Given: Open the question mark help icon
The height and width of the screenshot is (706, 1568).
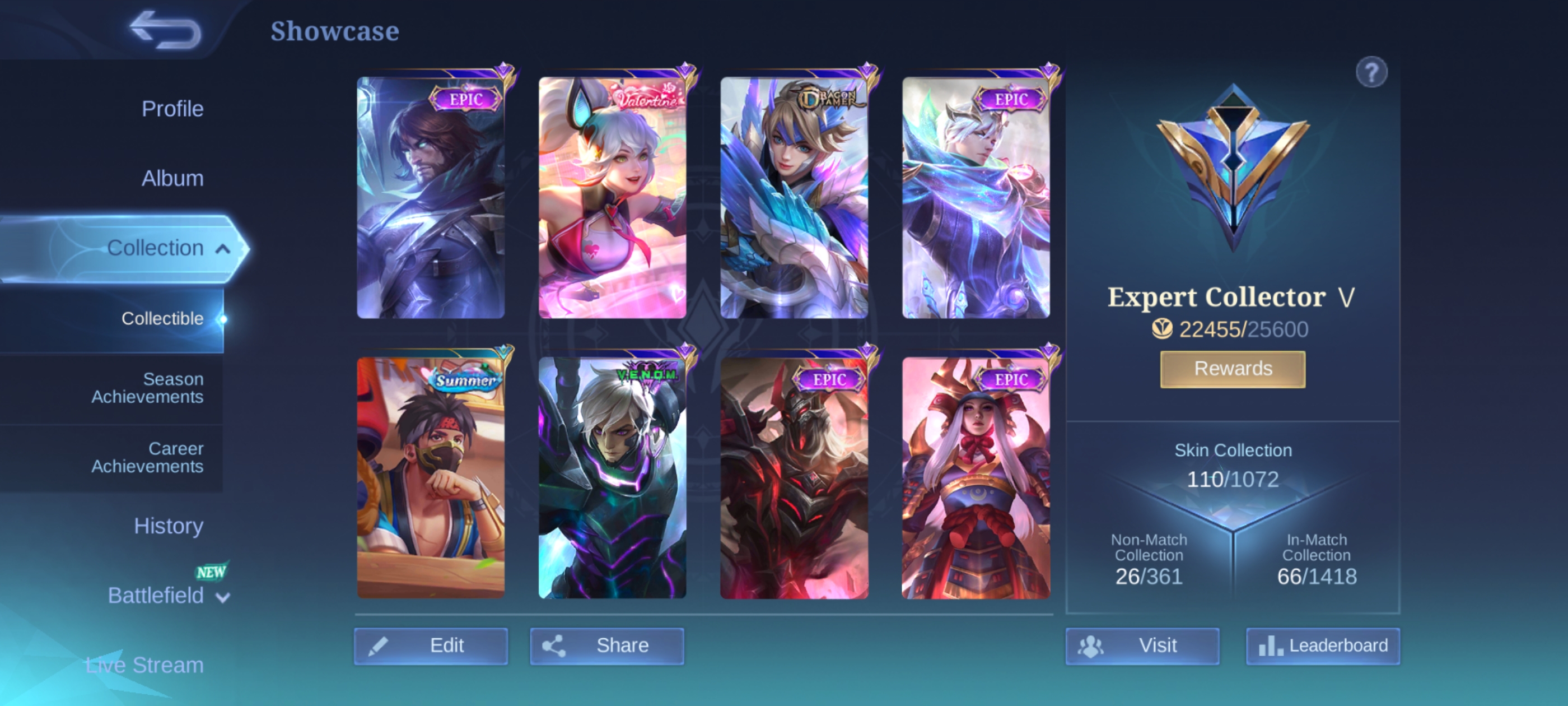Looking at the screenshot, I should click(1371, 73).
